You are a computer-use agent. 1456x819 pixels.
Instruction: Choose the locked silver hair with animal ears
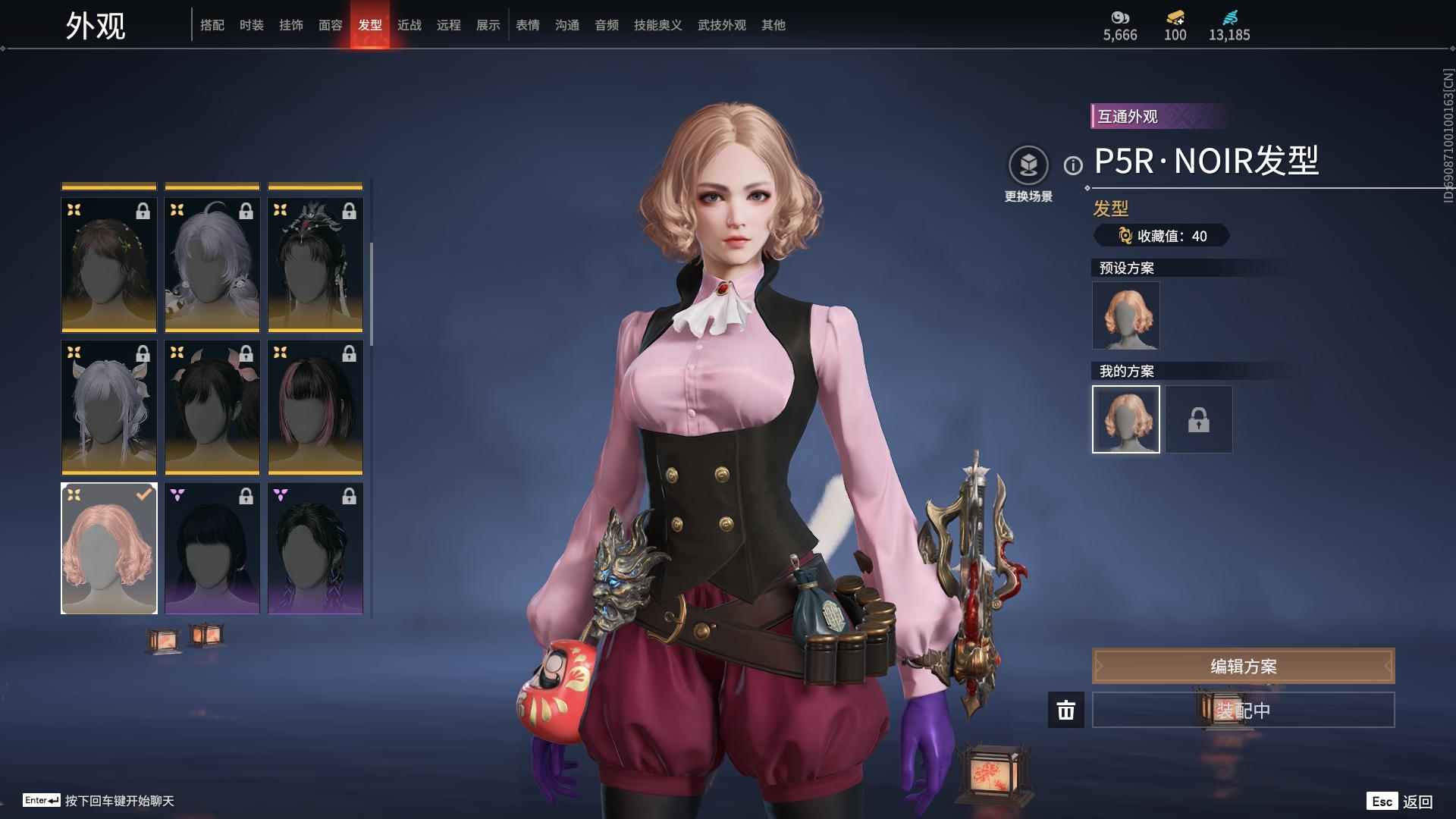tap(109, 407)
